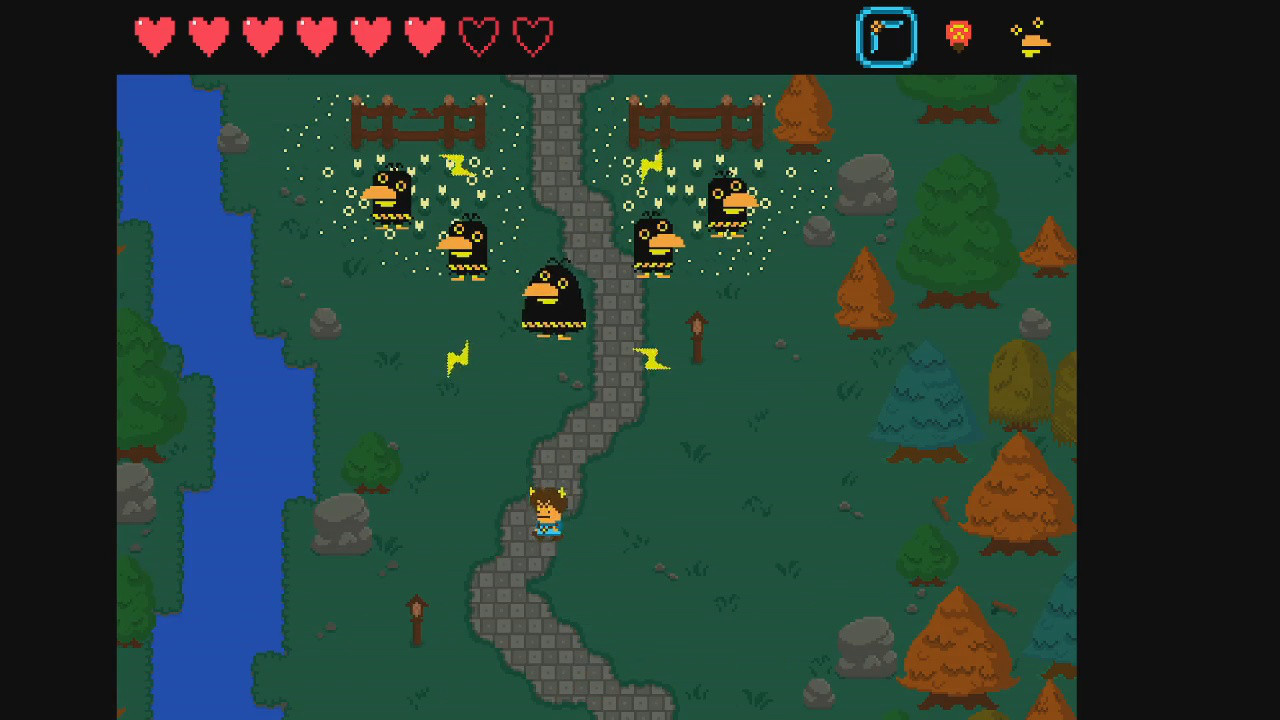
Task: Click the seventh empty heart outline
Action: [479, 36]
